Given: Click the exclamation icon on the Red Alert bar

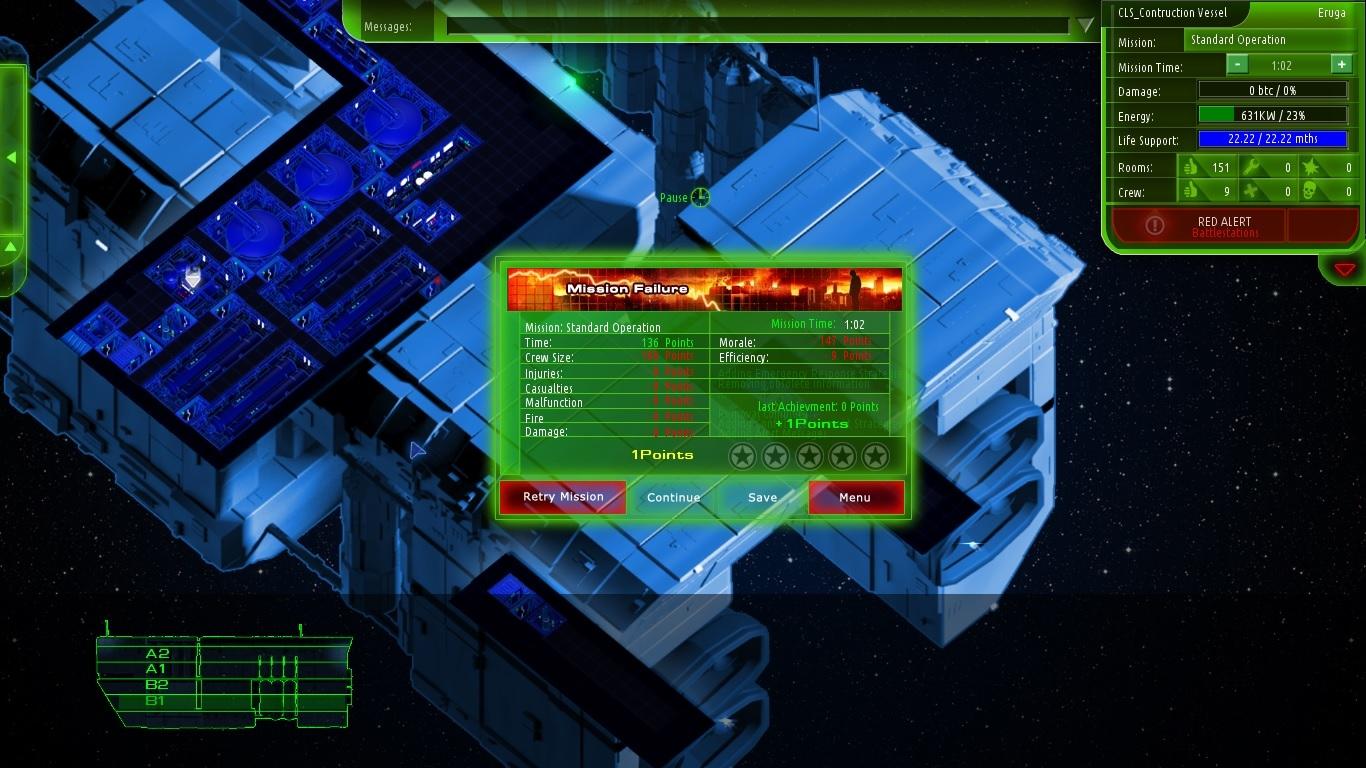Looking at the screenshot, I should (1157, 225).
